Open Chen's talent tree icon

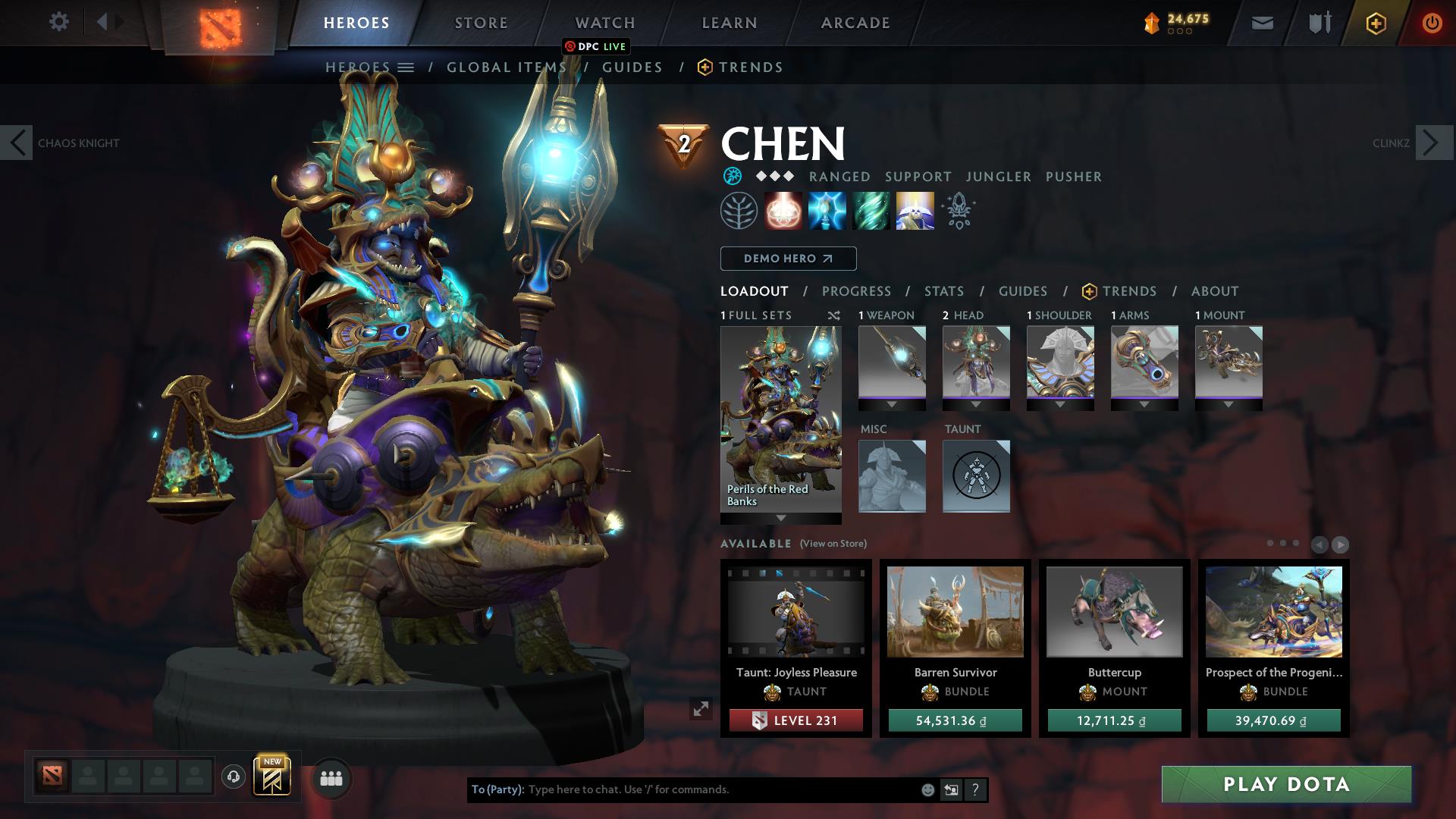[739, 210]
